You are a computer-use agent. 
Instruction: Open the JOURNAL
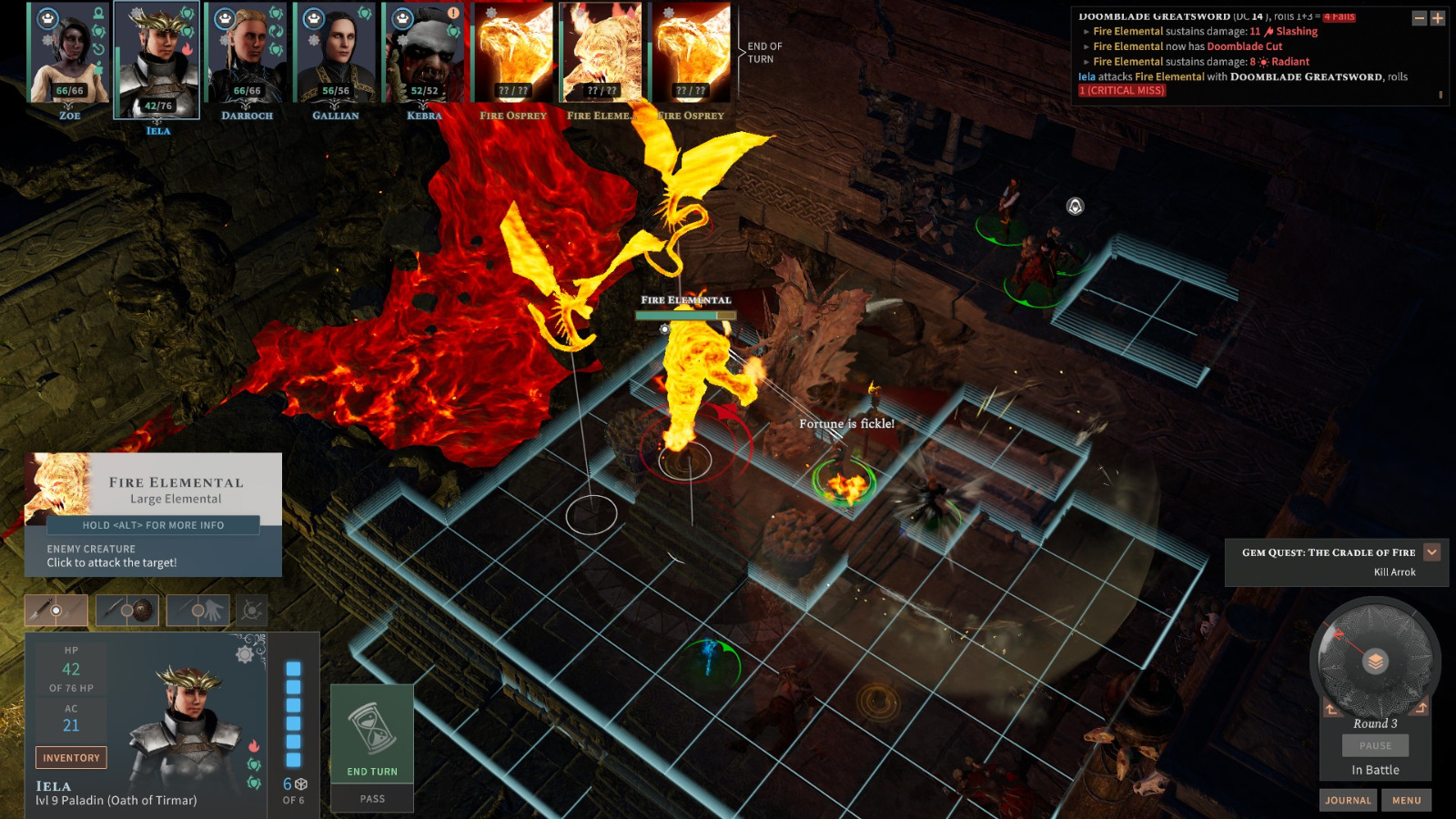click(1348, 800)
